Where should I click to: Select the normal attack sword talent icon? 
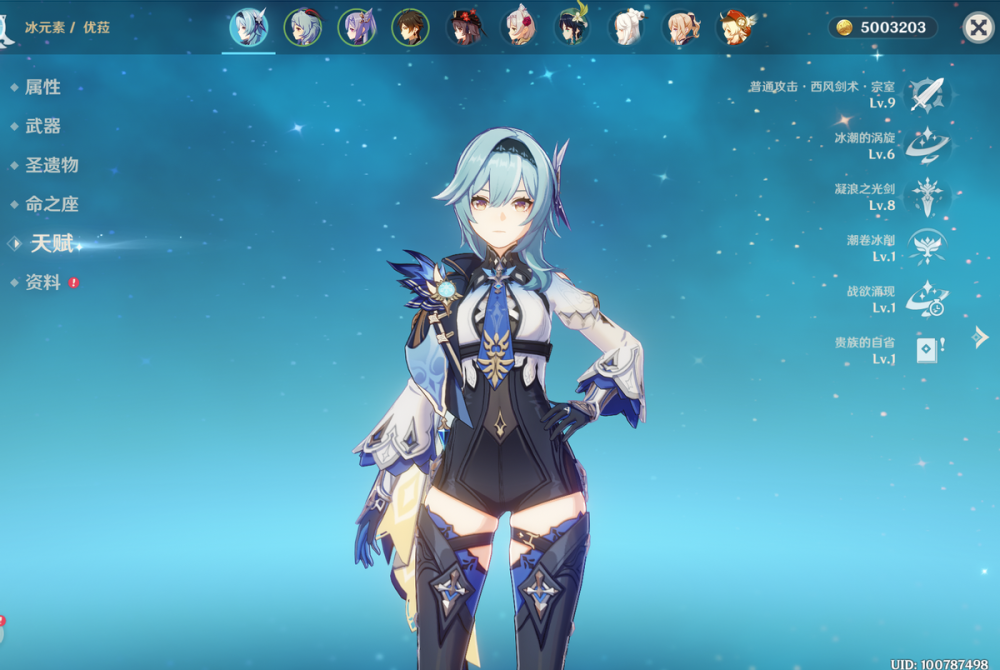pyautogui.click(x=927, y=95)
